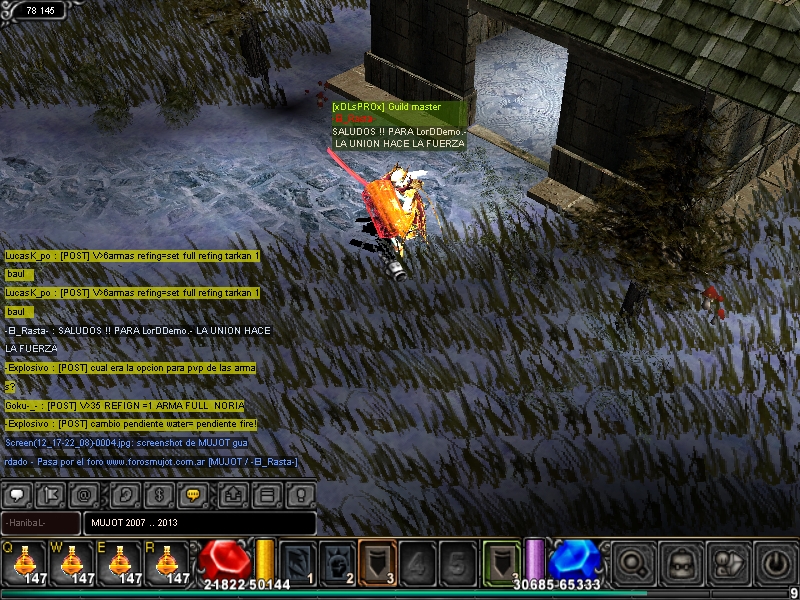Click the white speech bubble chat button
The height and width of the screenshot is (600, 800).
[18, 494]
